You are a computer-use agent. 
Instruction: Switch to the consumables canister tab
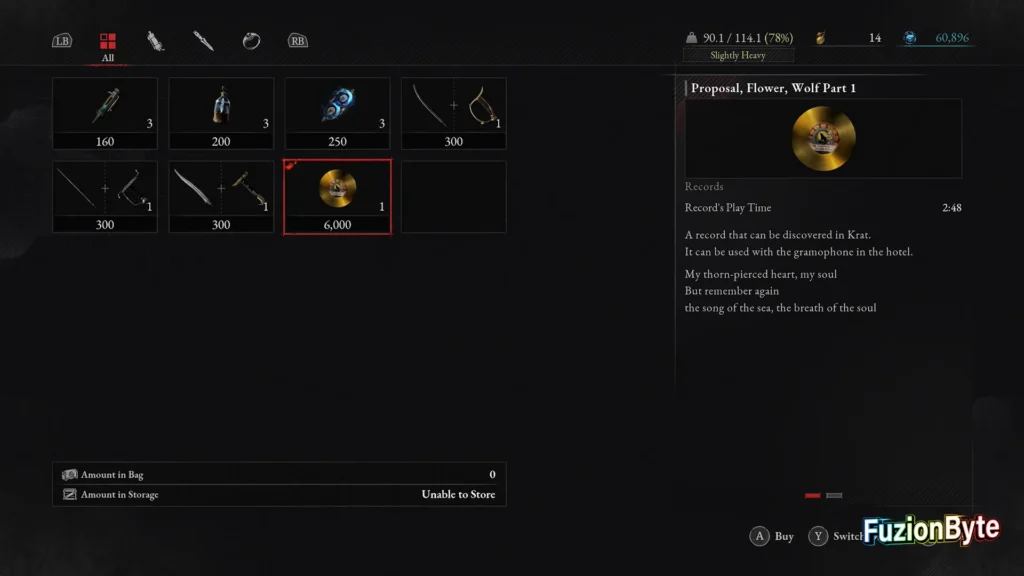[155, 41]
